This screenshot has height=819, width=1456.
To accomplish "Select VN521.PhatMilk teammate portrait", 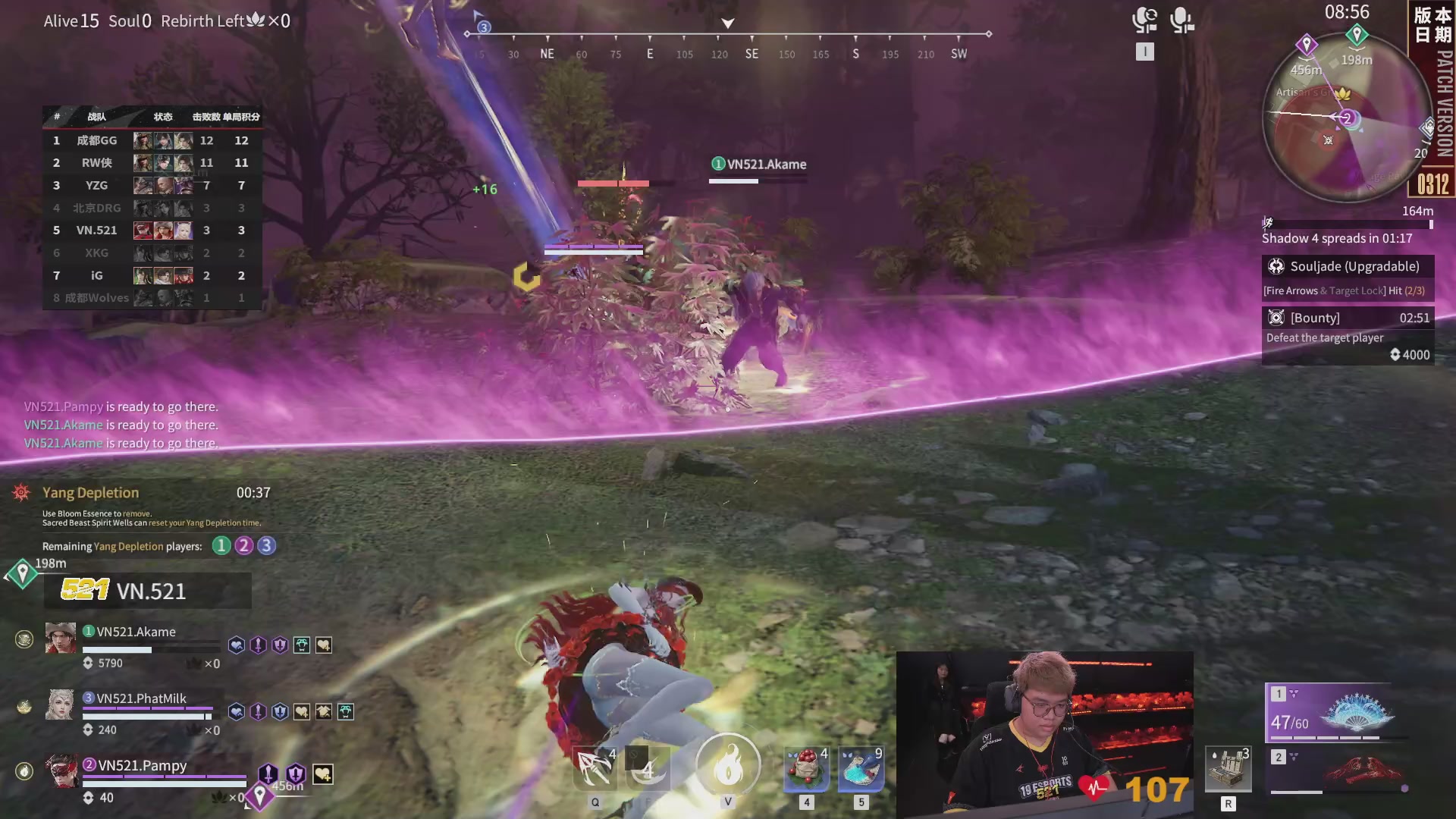I will tap(61, 704).
